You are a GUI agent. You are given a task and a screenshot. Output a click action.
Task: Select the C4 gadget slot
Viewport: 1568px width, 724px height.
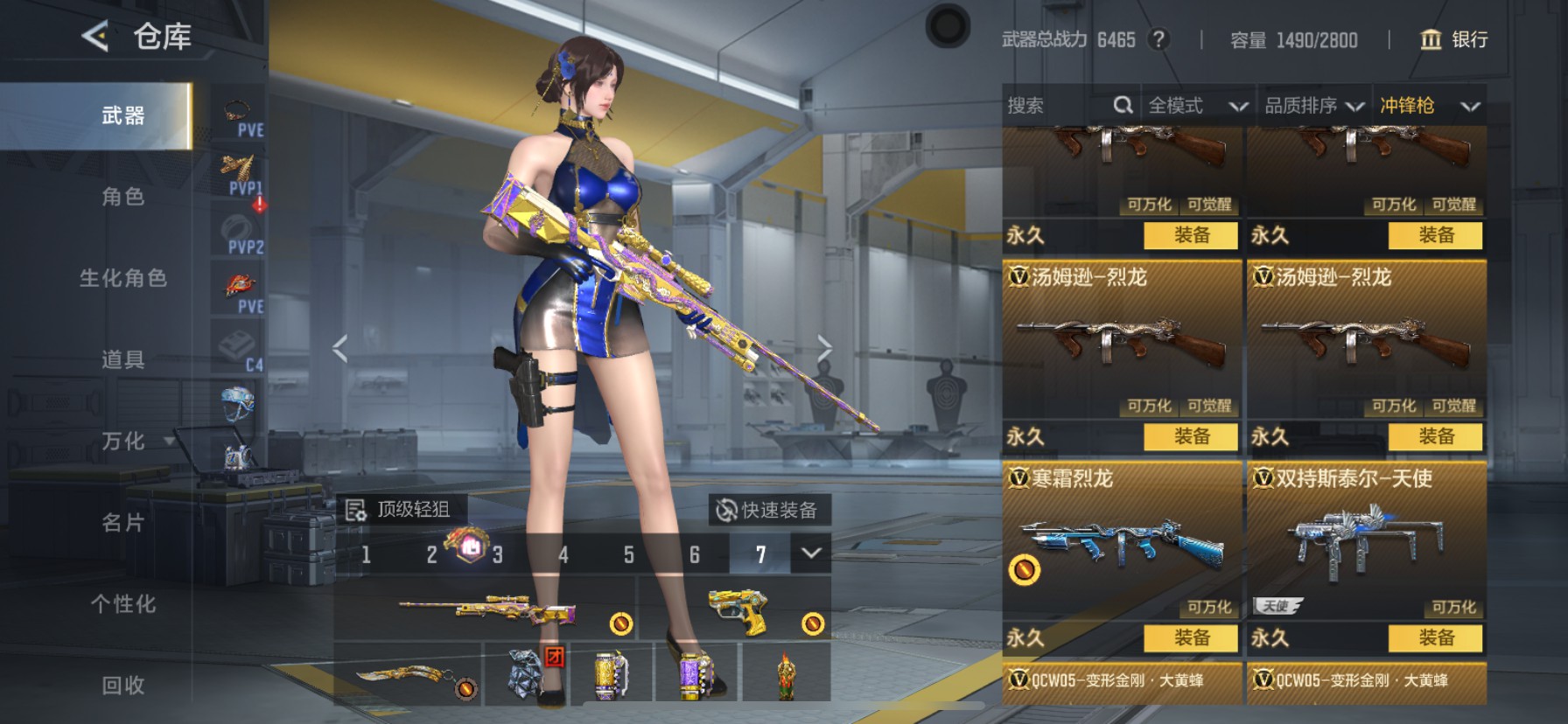(237, 345)
